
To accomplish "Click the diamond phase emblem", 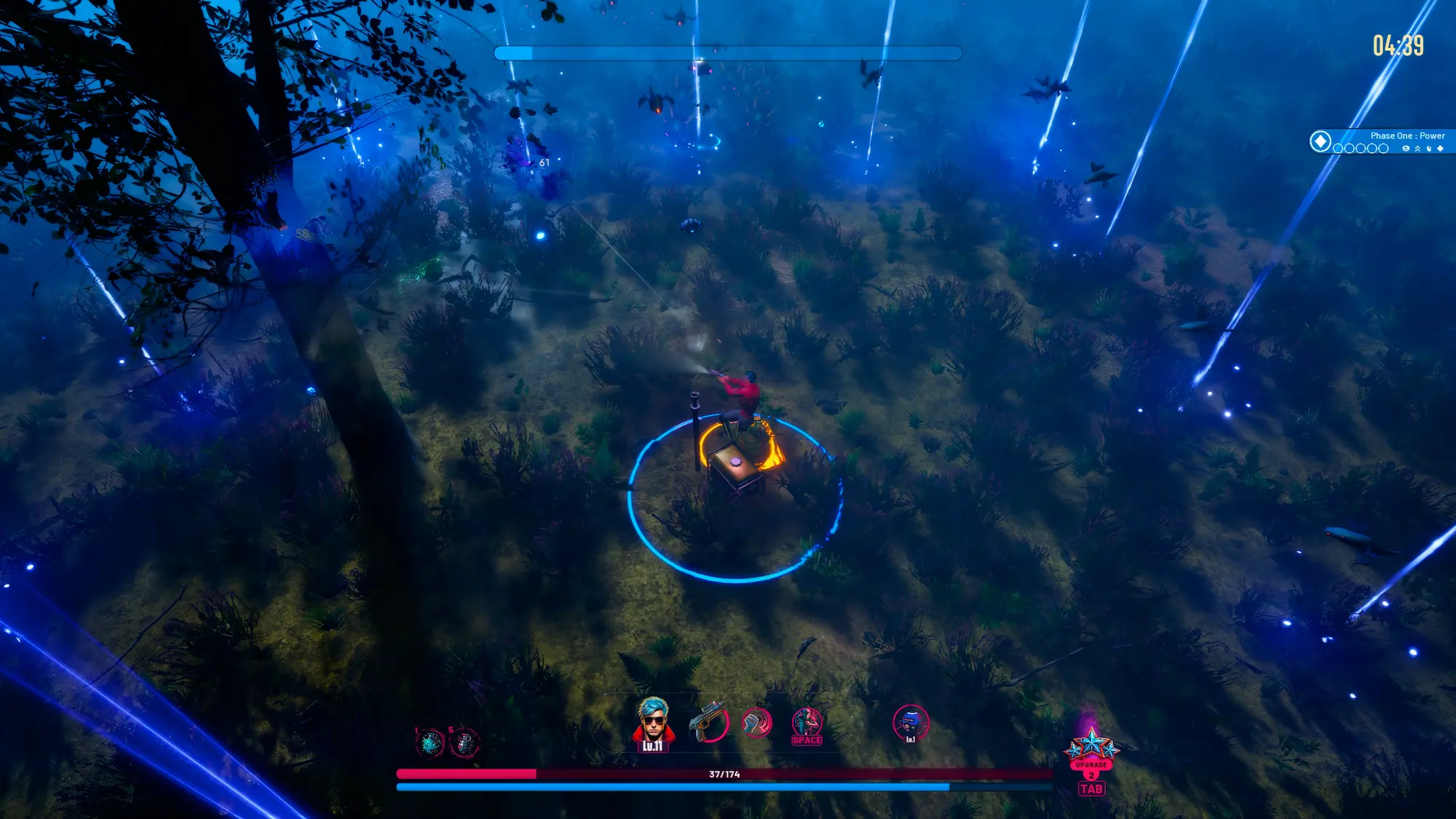I will coord(1321,141).
